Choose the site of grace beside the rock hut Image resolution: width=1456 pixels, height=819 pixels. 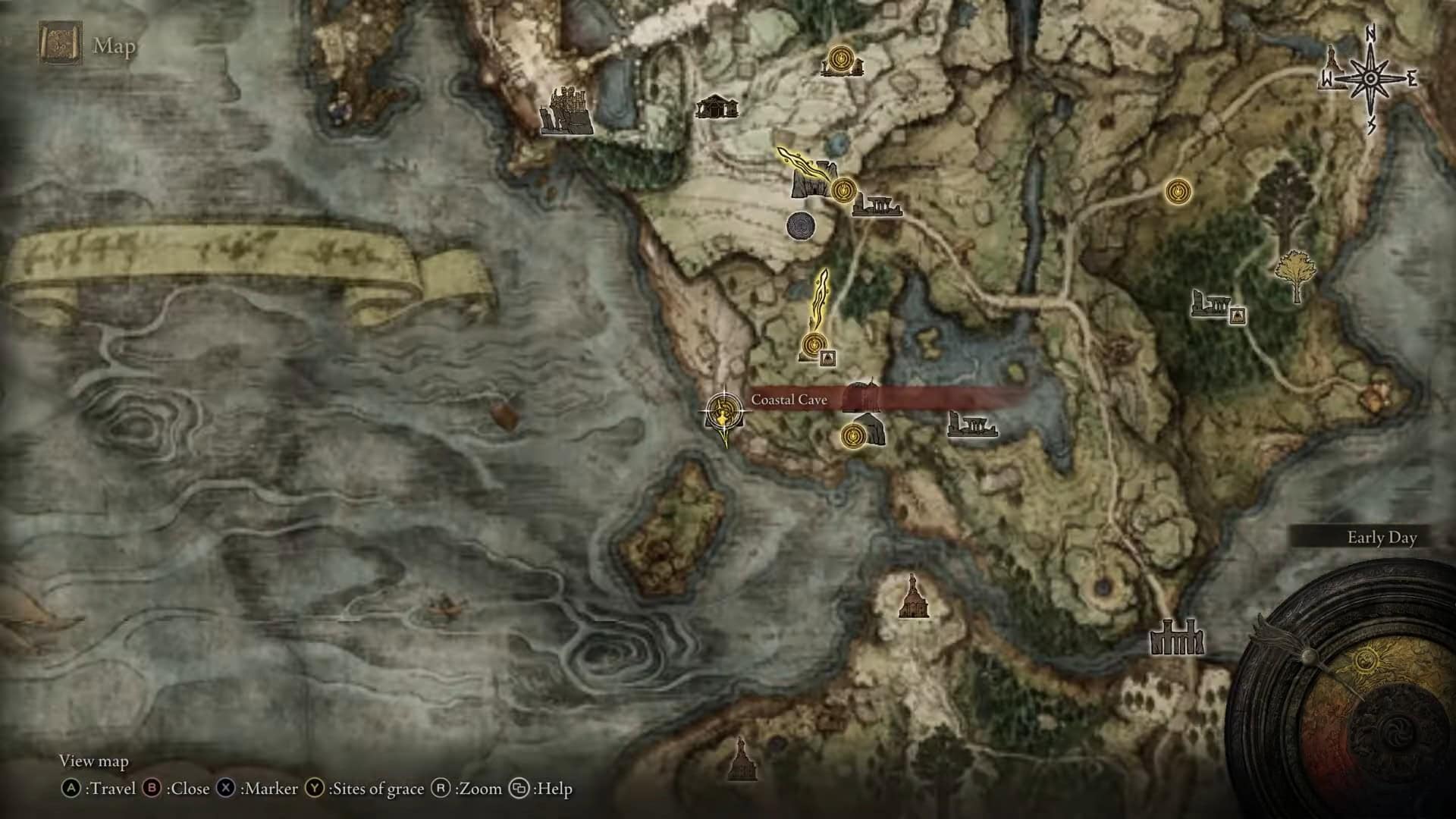(854, 435)
